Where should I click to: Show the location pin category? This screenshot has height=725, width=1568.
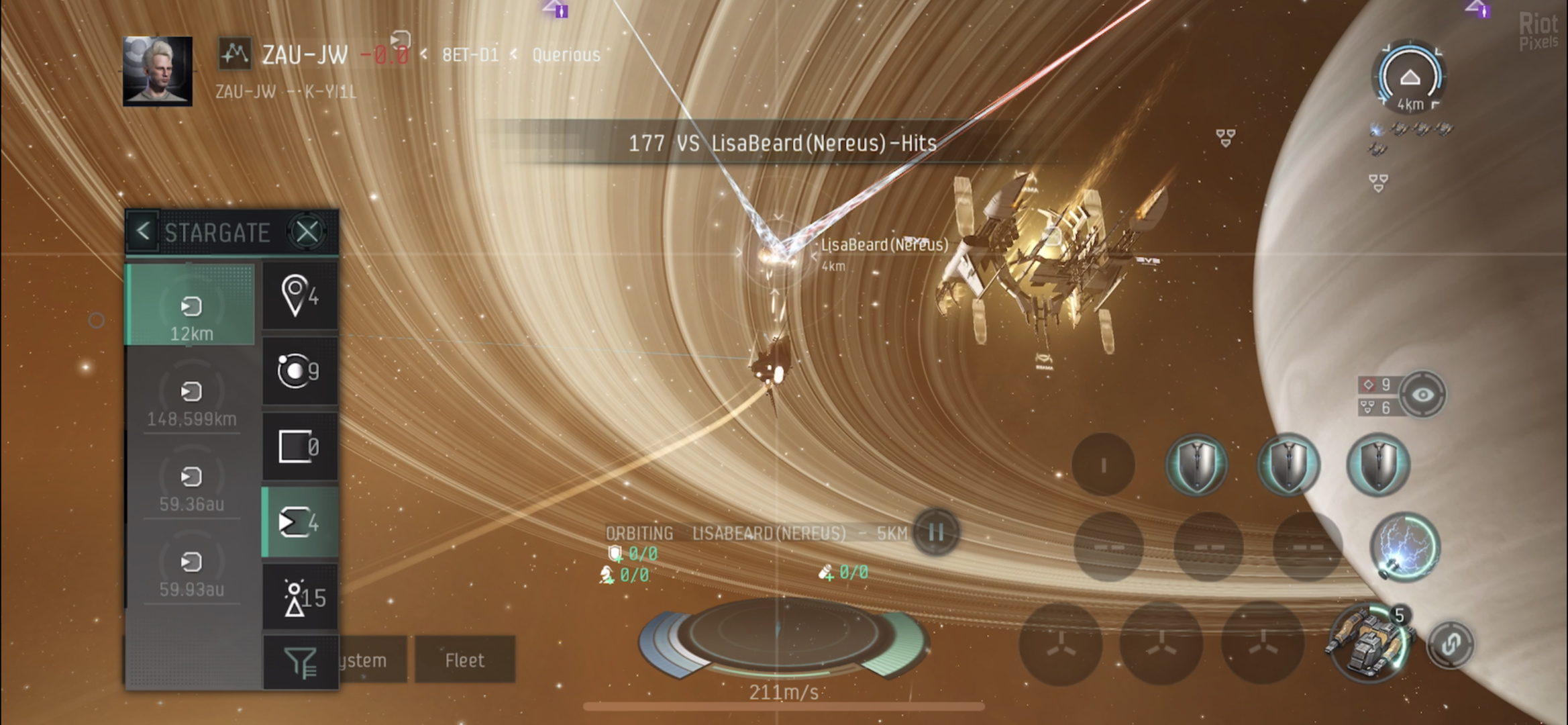coord(299,296)
